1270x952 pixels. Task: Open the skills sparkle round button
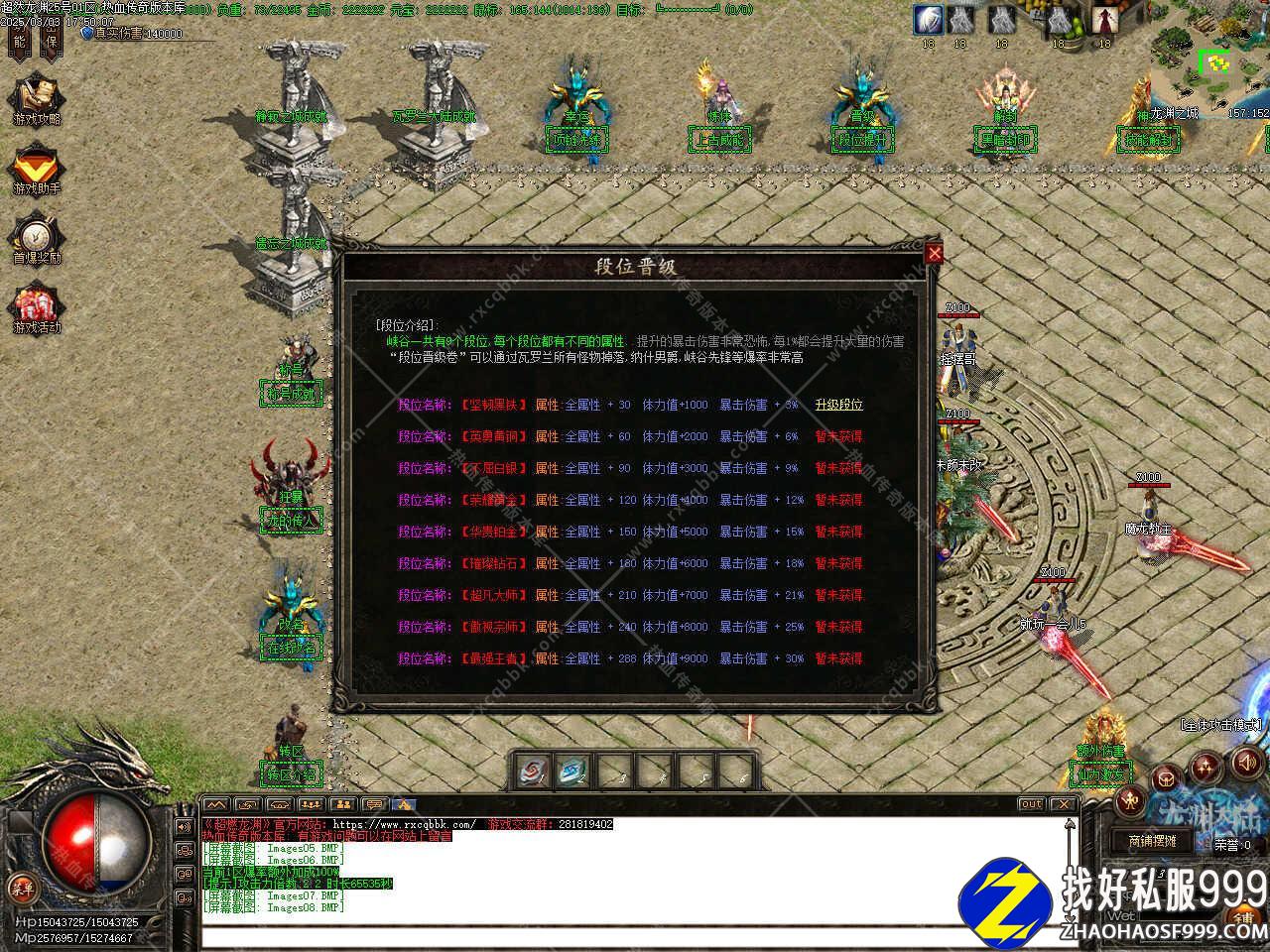(x=1206, y=766)
